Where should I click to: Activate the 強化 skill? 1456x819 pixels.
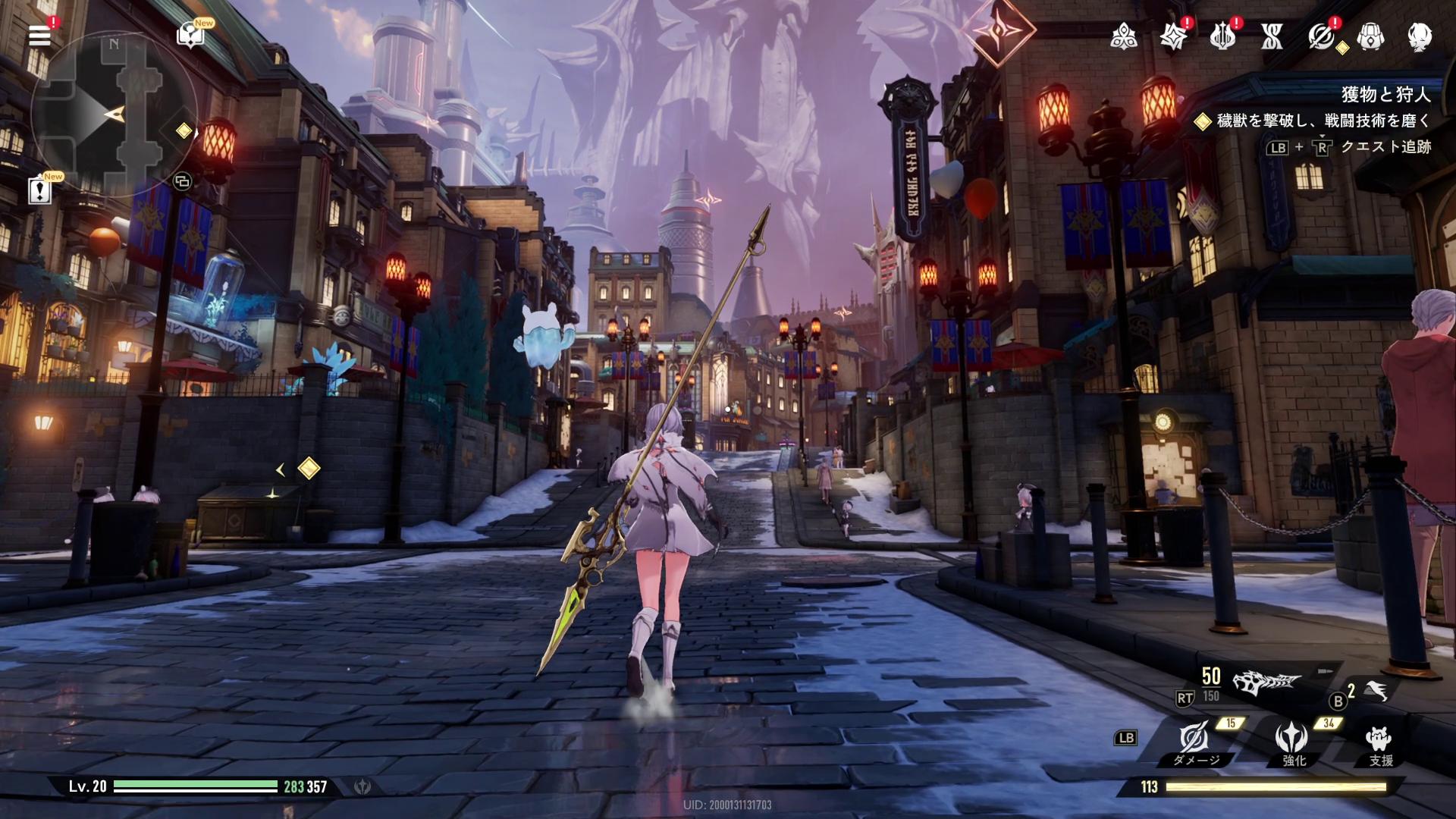point(1291,739)
